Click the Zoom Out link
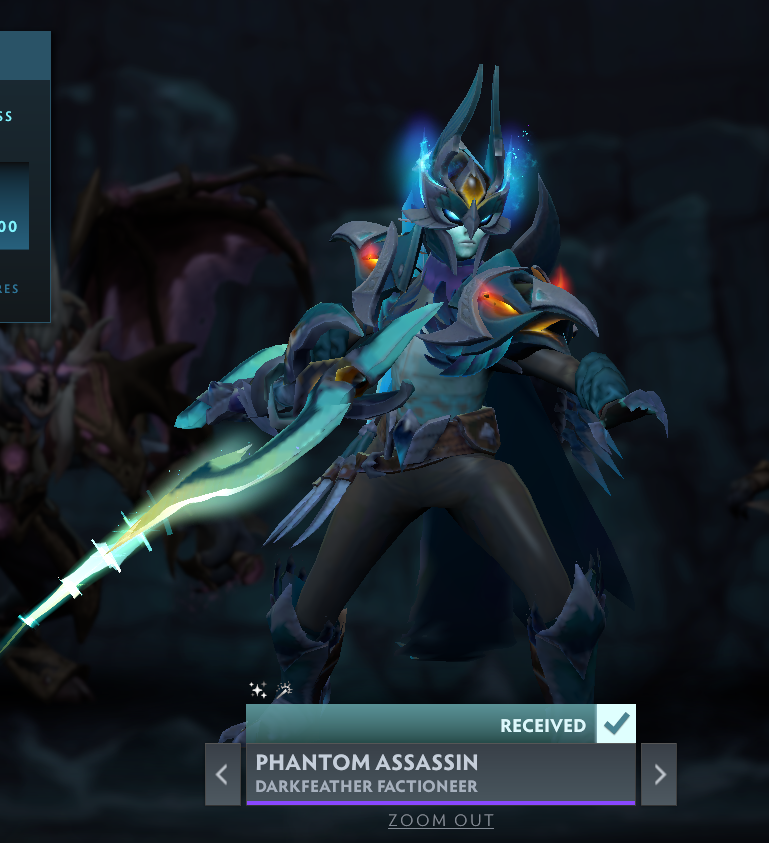Image resolution: width=769 pixels, height=843 pixels. tap(441, 821)
